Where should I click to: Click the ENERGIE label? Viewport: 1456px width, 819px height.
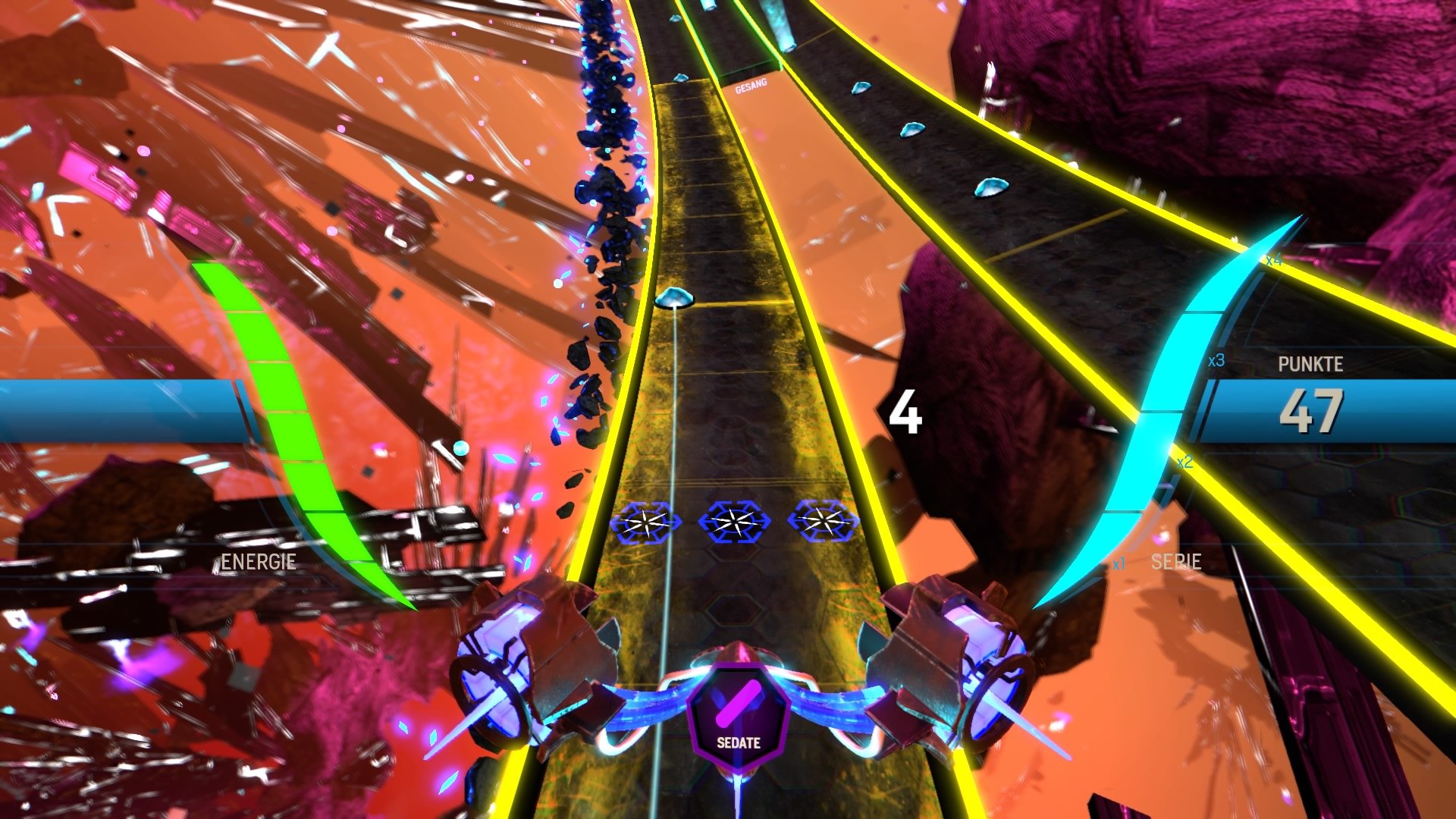pyautogui.click(x=258, y=563)
